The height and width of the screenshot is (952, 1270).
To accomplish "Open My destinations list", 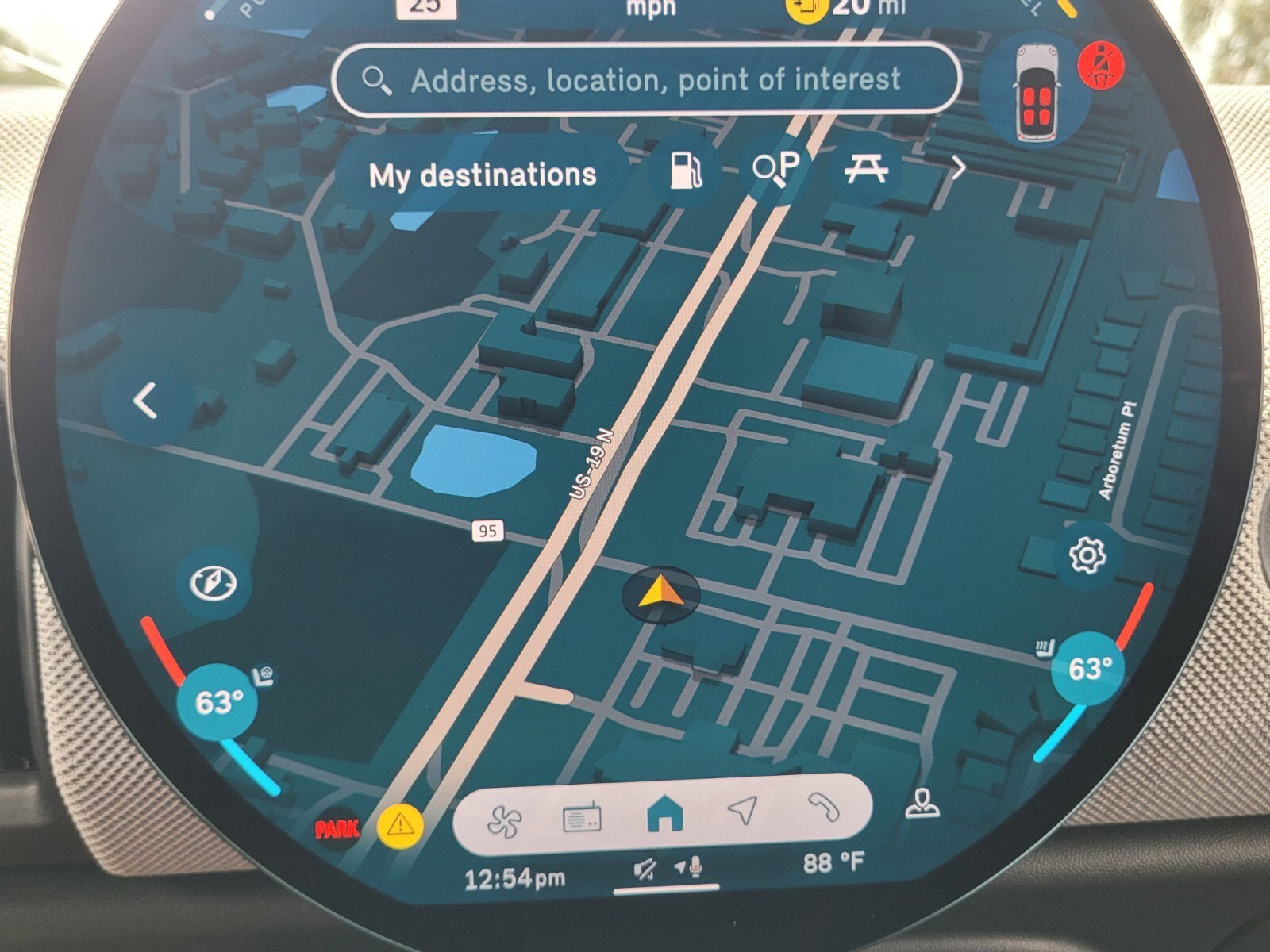I will coord(483,175).
